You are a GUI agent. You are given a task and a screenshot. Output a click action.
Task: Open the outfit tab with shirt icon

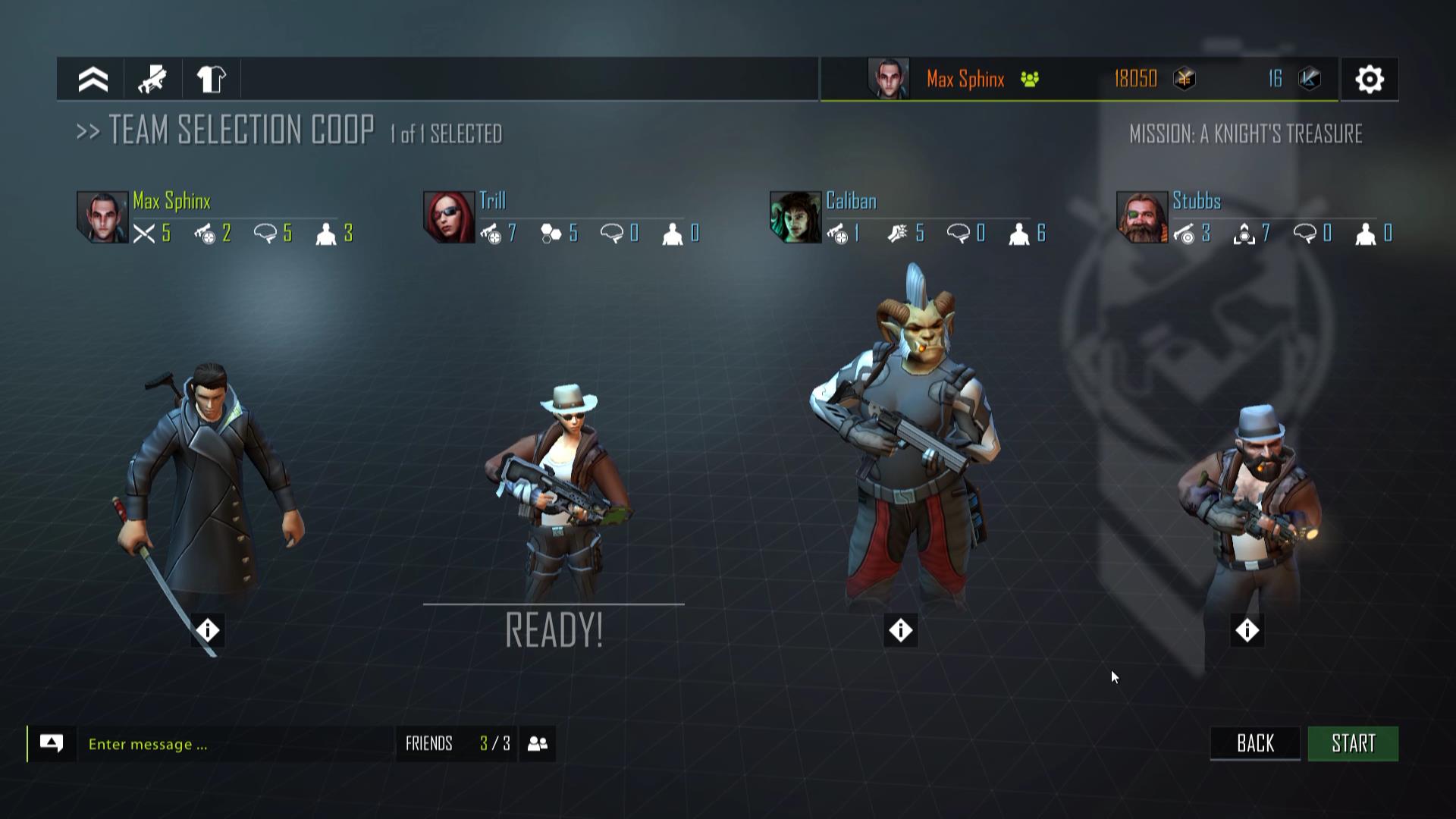211,79
